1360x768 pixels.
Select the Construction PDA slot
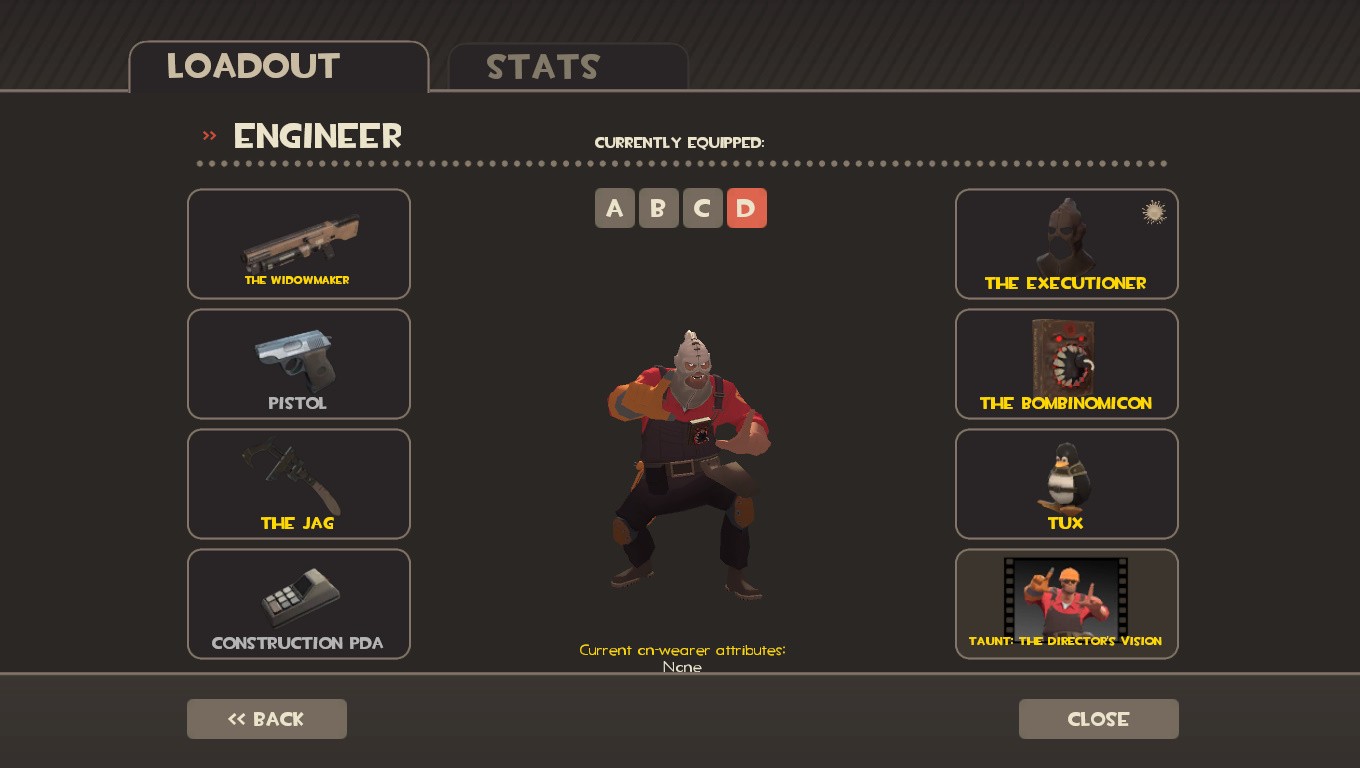click(x=298, y=603)
